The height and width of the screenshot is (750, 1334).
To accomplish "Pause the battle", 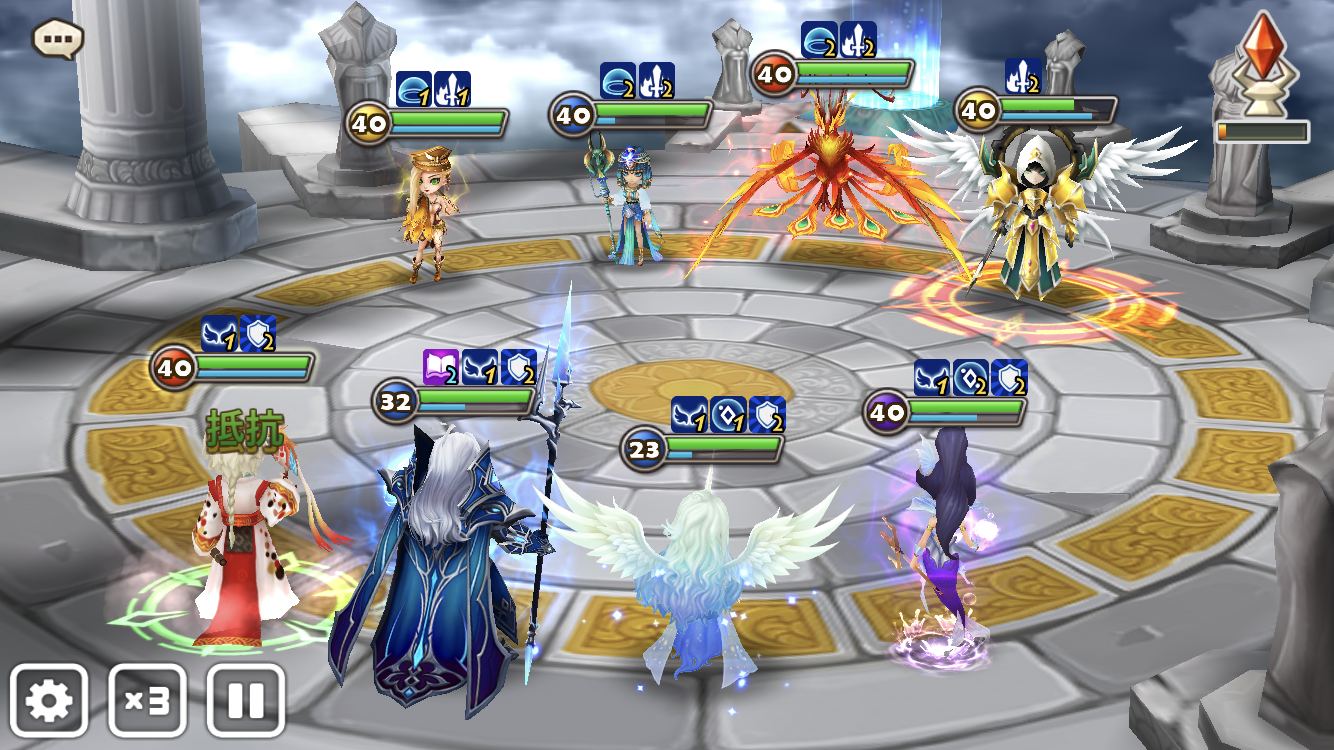I will [x=245, y=701].
